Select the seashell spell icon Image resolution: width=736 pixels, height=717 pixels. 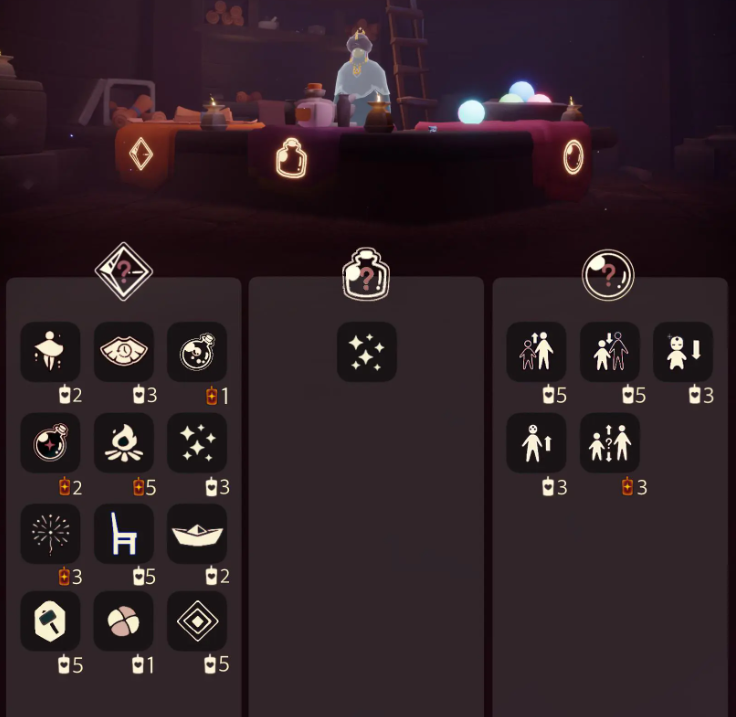pos(124,352)
